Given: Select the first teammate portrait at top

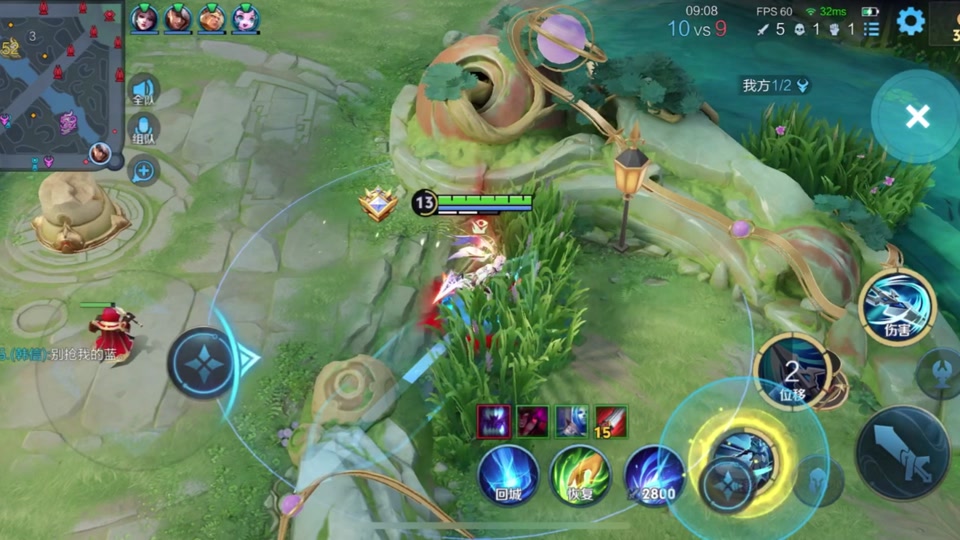Looking at the screenshot, I should tap(145, 18).
